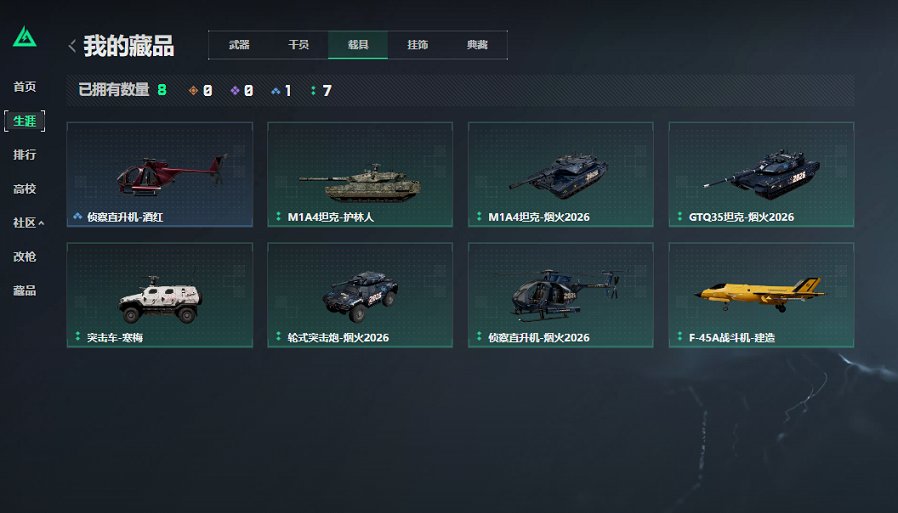Open the 干员 tab
Image resolution: width=898 pixels, height=513 pixels.
pyautogui.click(x=298, y=45)
